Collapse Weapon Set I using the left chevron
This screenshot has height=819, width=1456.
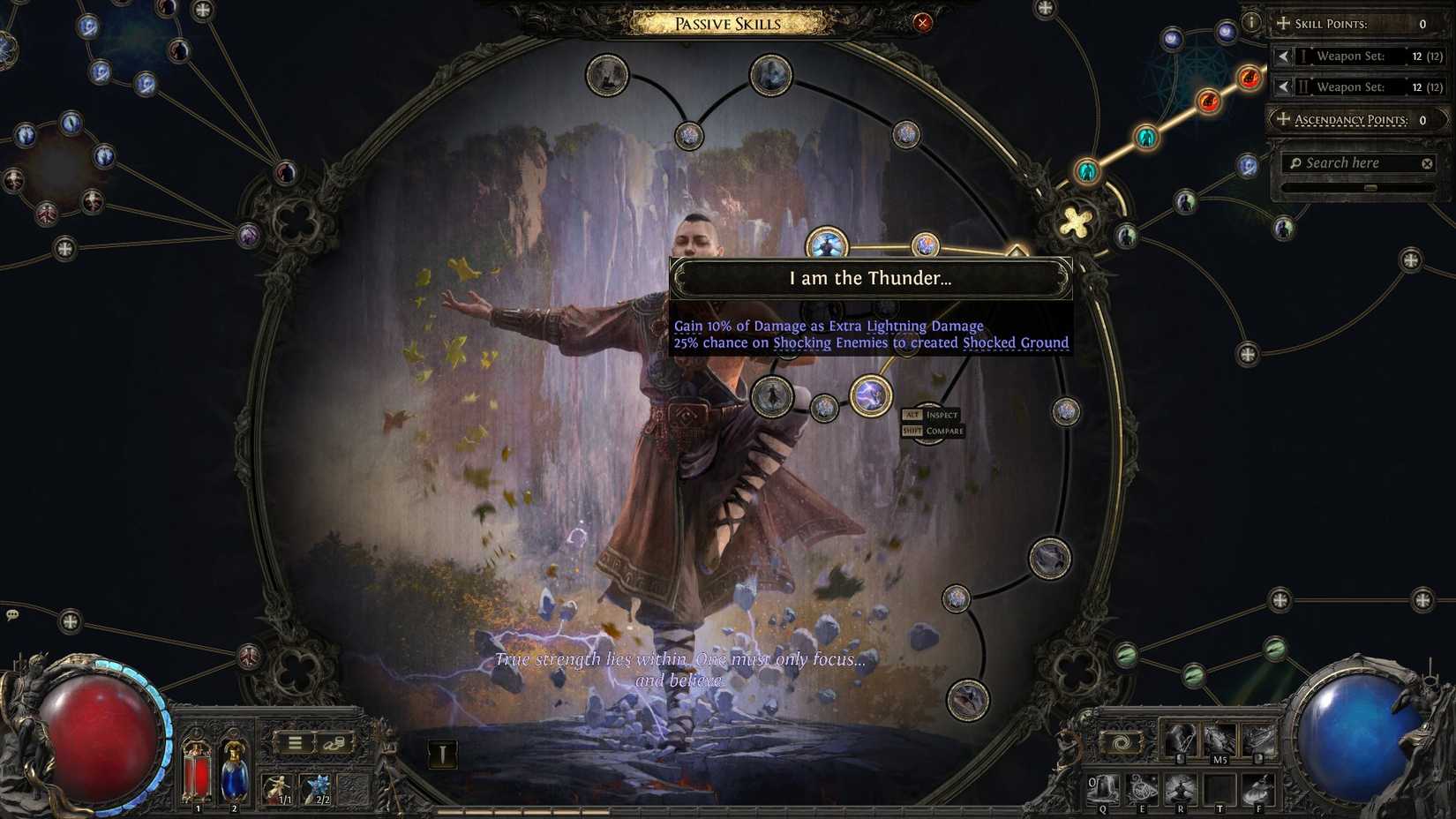coord(1284,56)
